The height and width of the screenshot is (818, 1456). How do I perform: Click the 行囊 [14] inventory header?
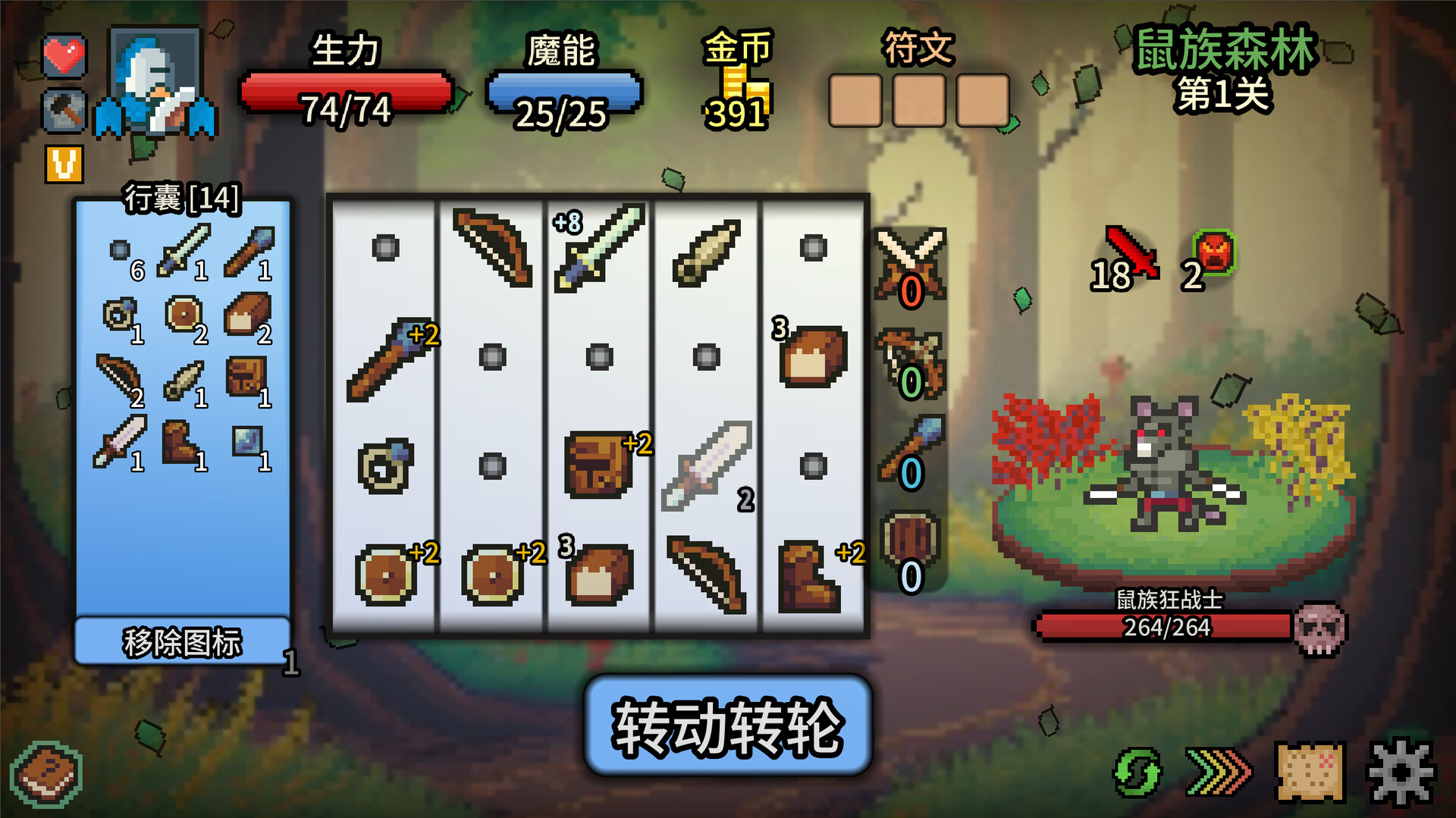182,200
